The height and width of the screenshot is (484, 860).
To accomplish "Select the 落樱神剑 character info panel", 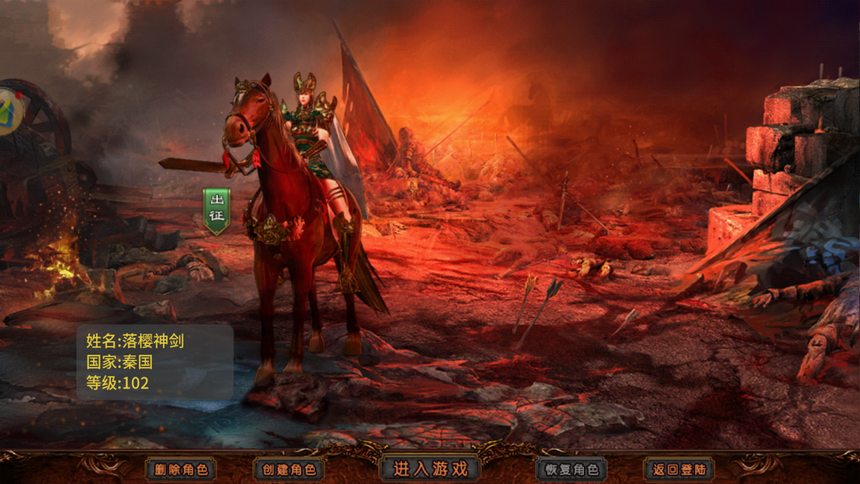I will click(x=155, y=362).
